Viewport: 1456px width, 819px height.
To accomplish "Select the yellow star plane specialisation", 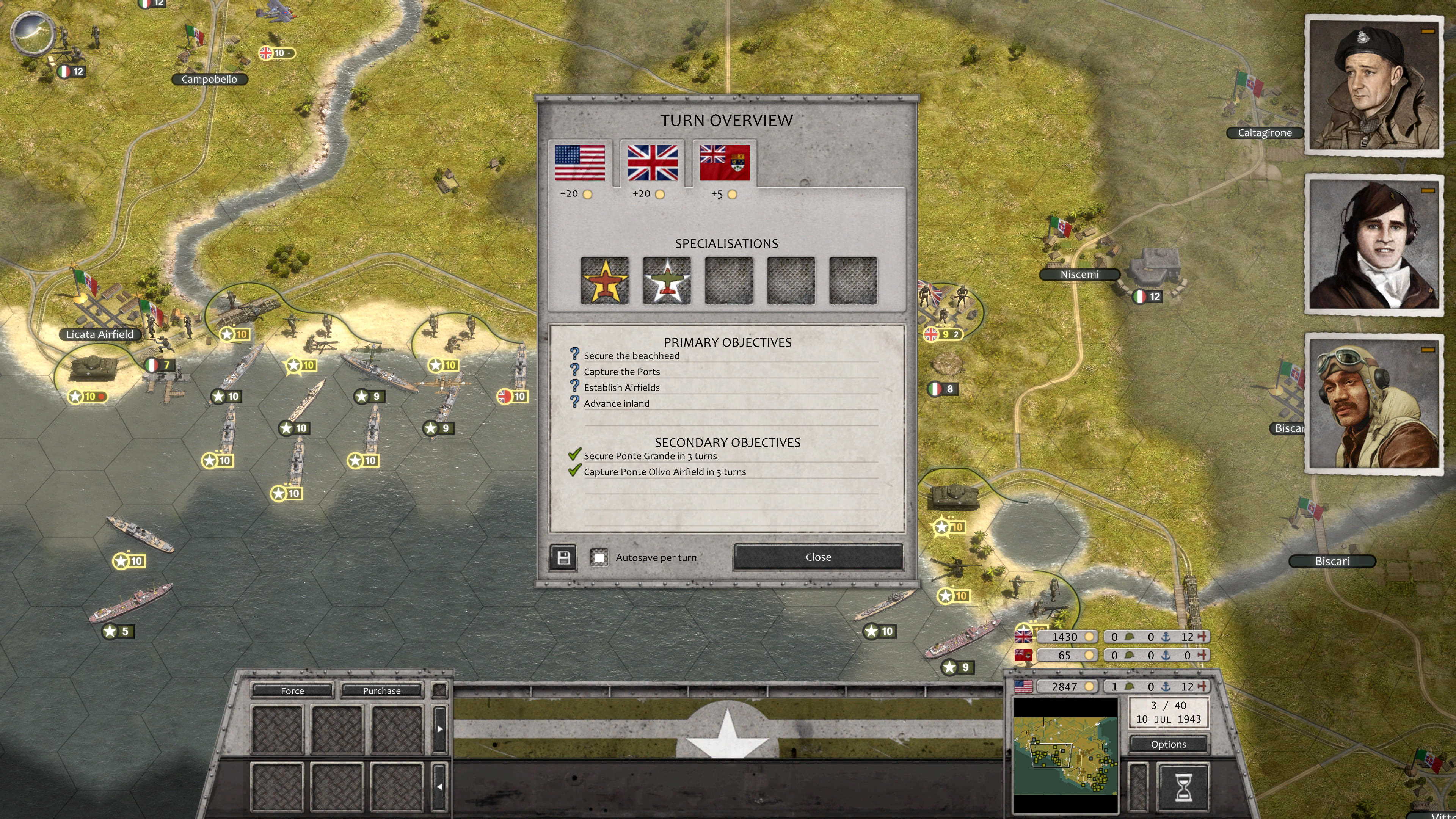I will [604, 281].
